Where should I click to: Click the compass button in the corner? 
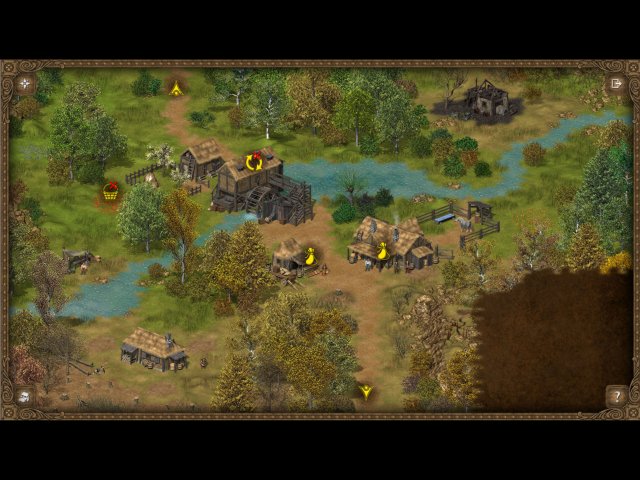point(23,83)
